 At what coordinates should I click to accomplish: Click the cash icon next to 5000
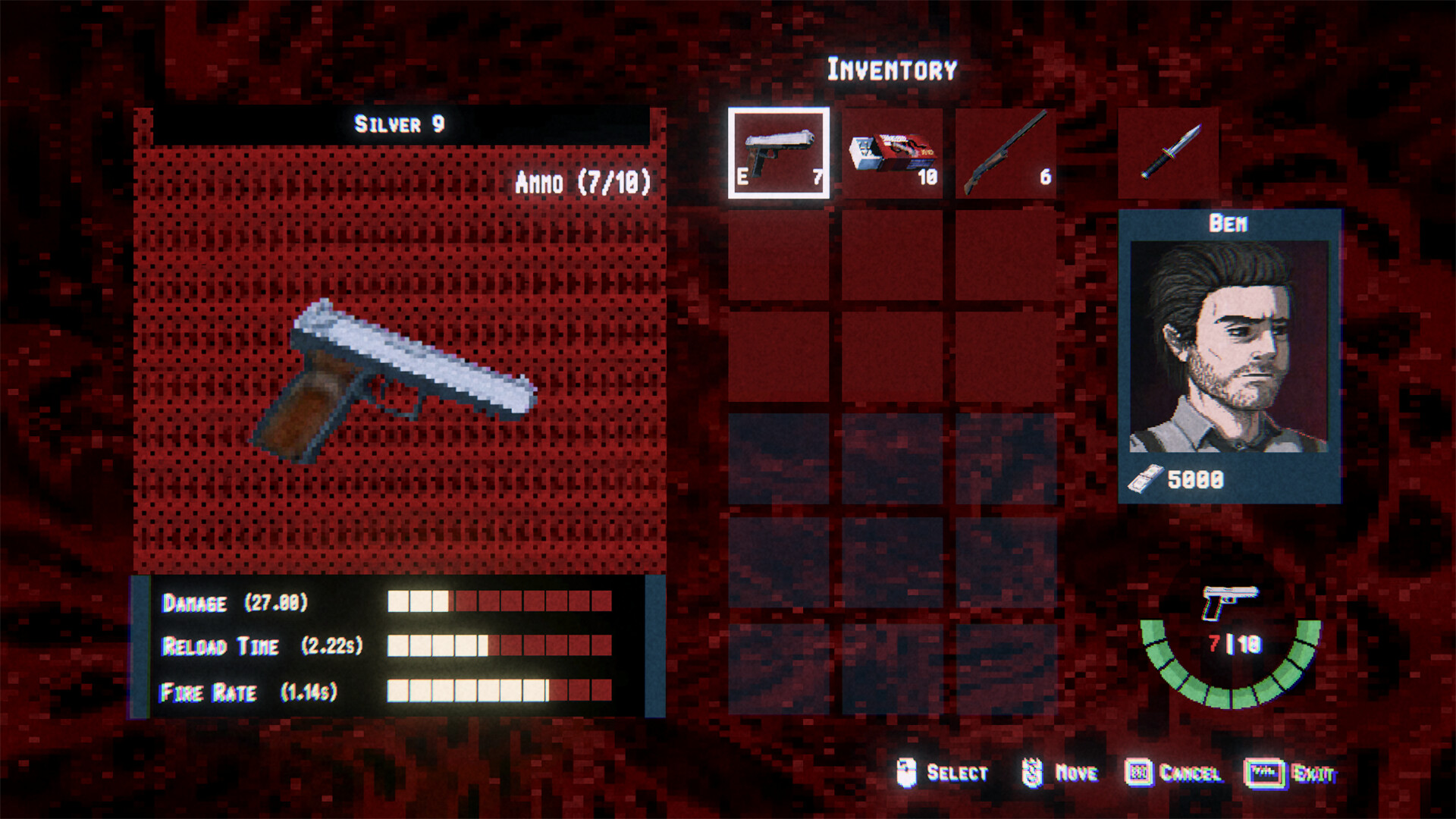pyautogui.click(x=1145, y=479)
